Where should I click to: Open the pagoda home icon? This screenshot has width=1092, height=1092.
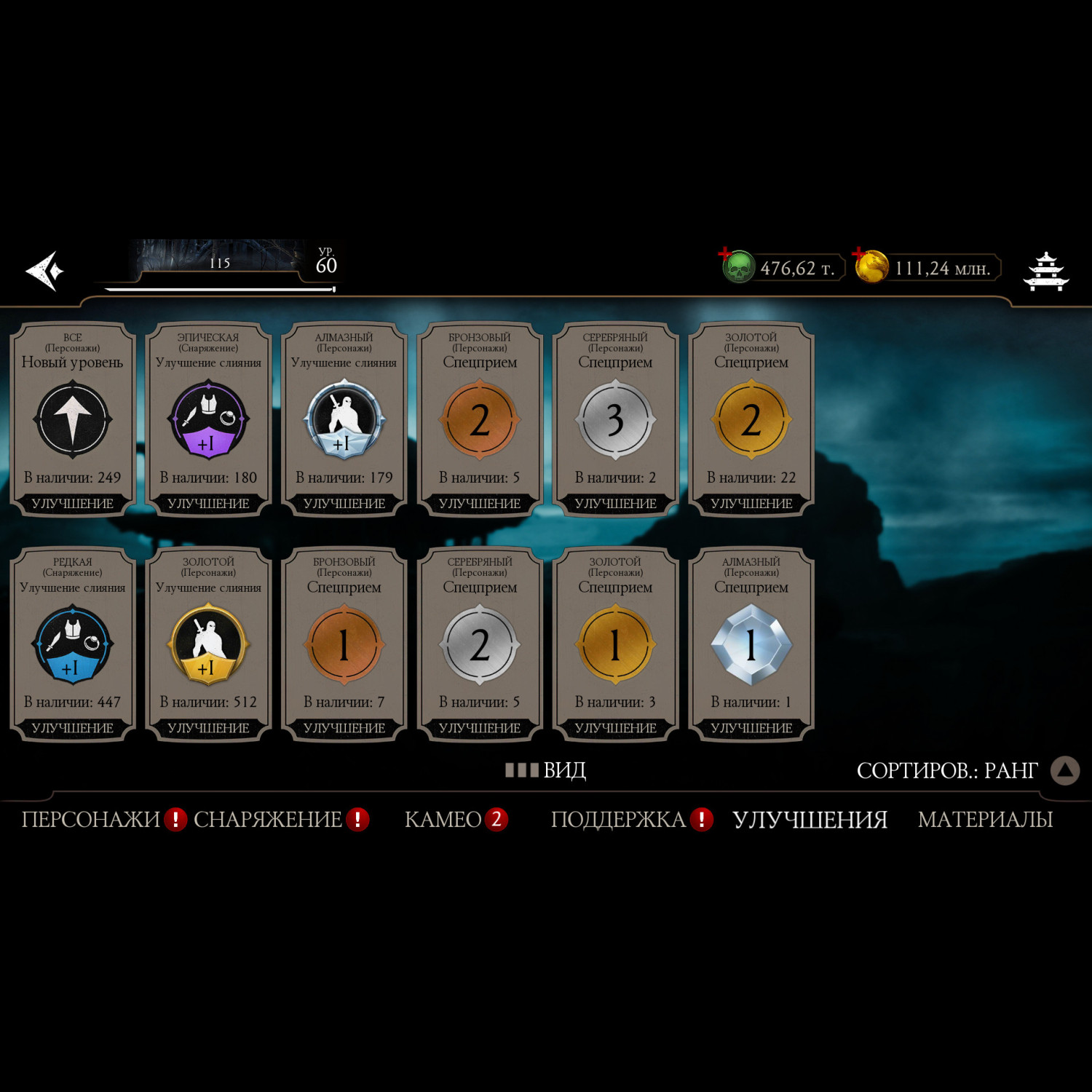pyautogui.click(x=1045, y=271)
